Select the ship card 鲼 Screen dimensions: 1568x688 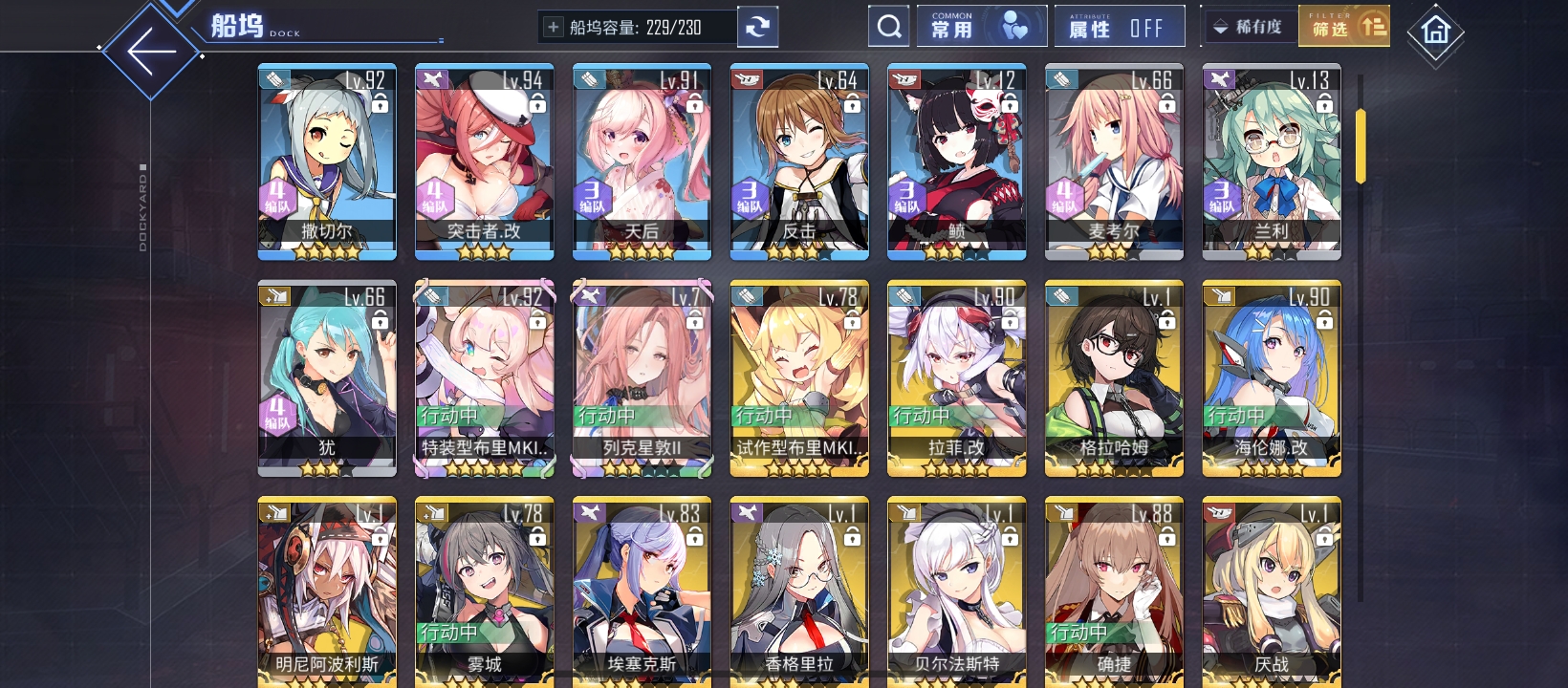[956, 161]
